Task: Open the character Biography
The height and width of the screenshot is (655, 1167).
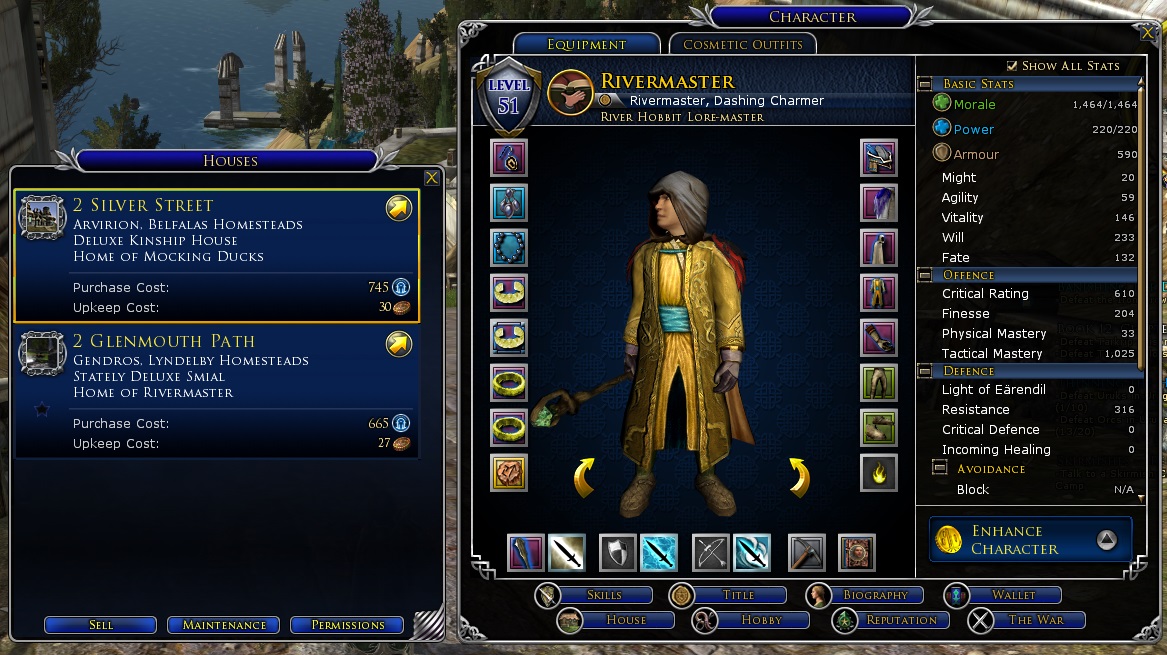Action: (x=875, y=595)
